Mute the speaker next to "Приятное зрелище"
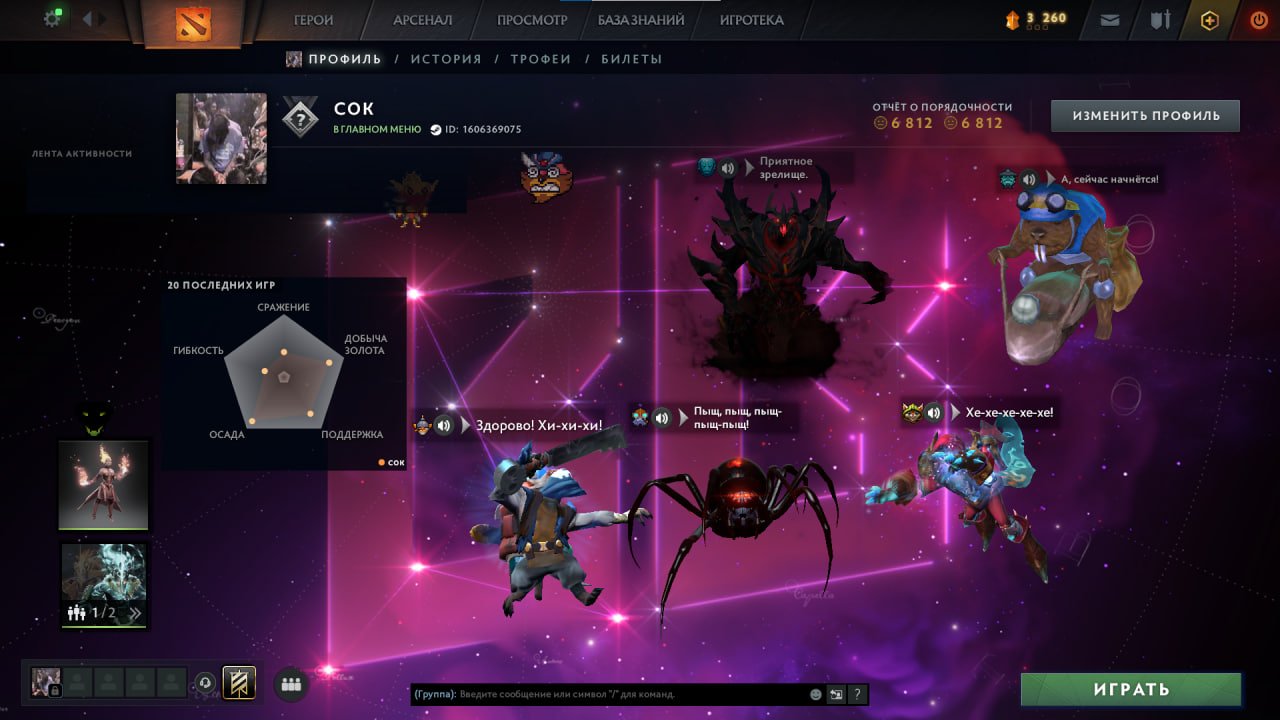 [728, 168]
